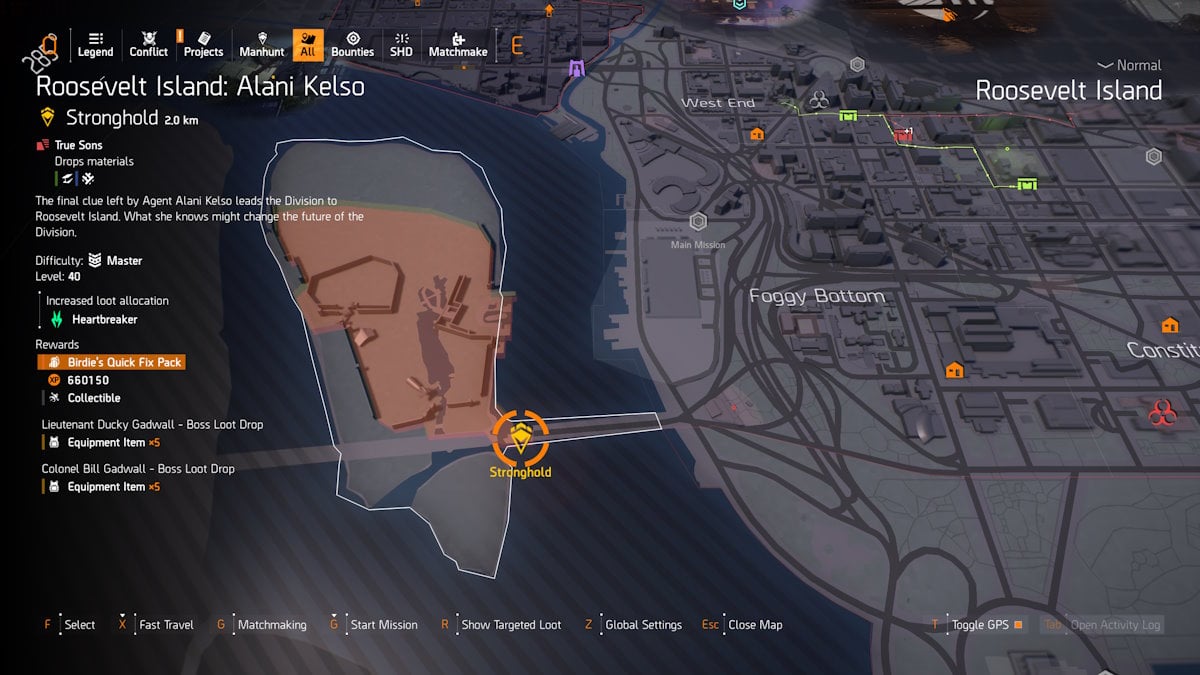Close Map
Image resolution: width=1200 pixels, height=675 pixels.
755,625
